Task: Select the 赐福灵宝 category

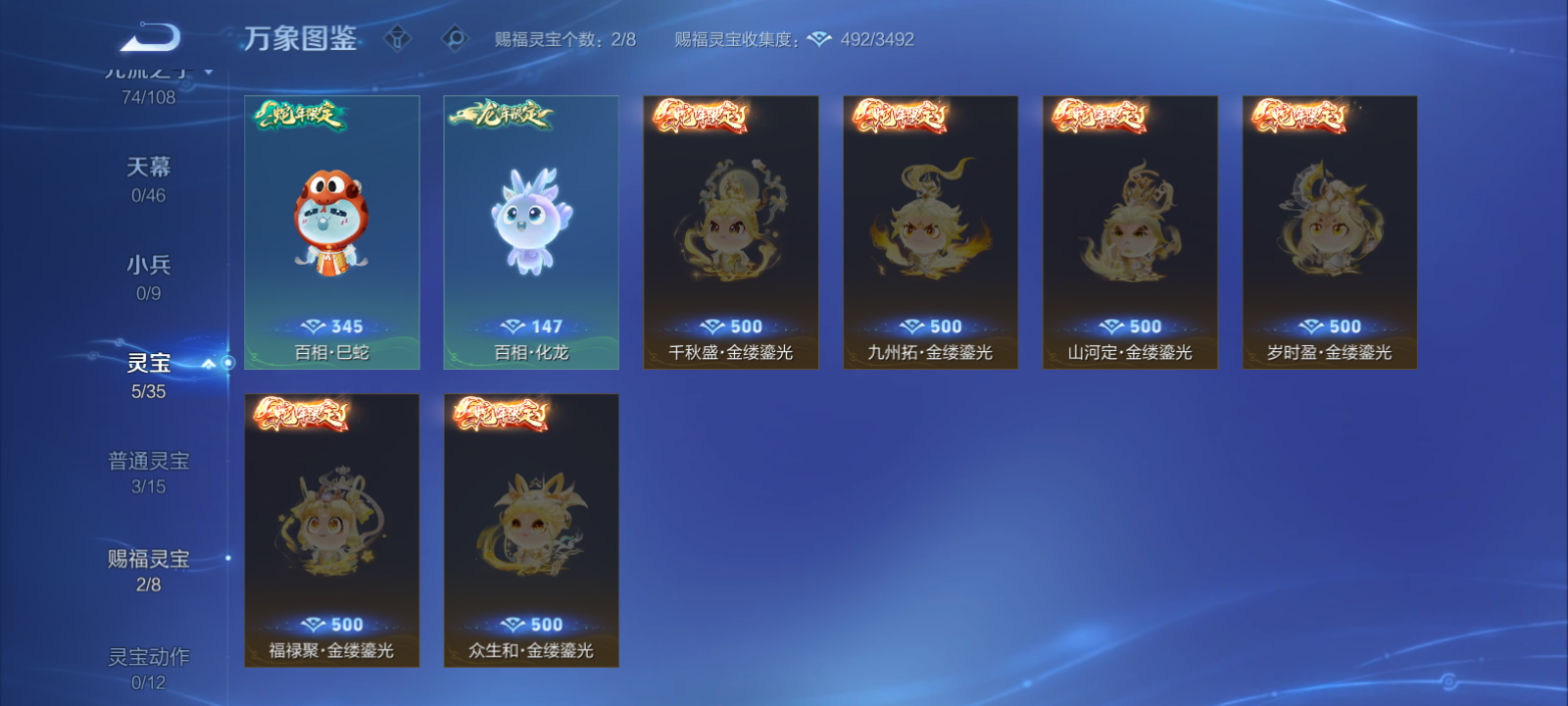Action: [x=150, y=557]
